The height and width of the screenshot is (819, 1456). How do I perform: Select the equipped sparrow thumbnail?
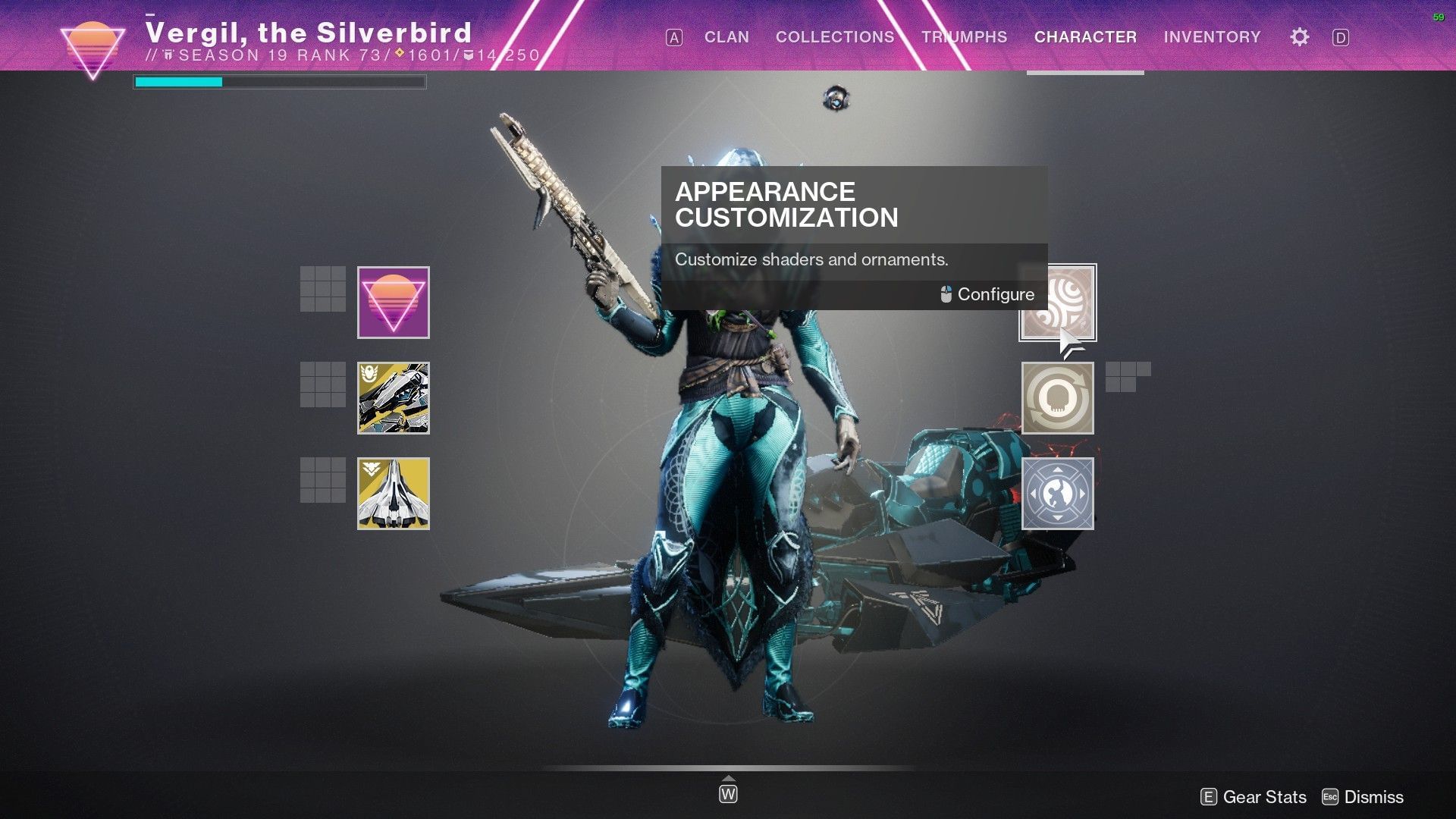[x=394, y=397]
